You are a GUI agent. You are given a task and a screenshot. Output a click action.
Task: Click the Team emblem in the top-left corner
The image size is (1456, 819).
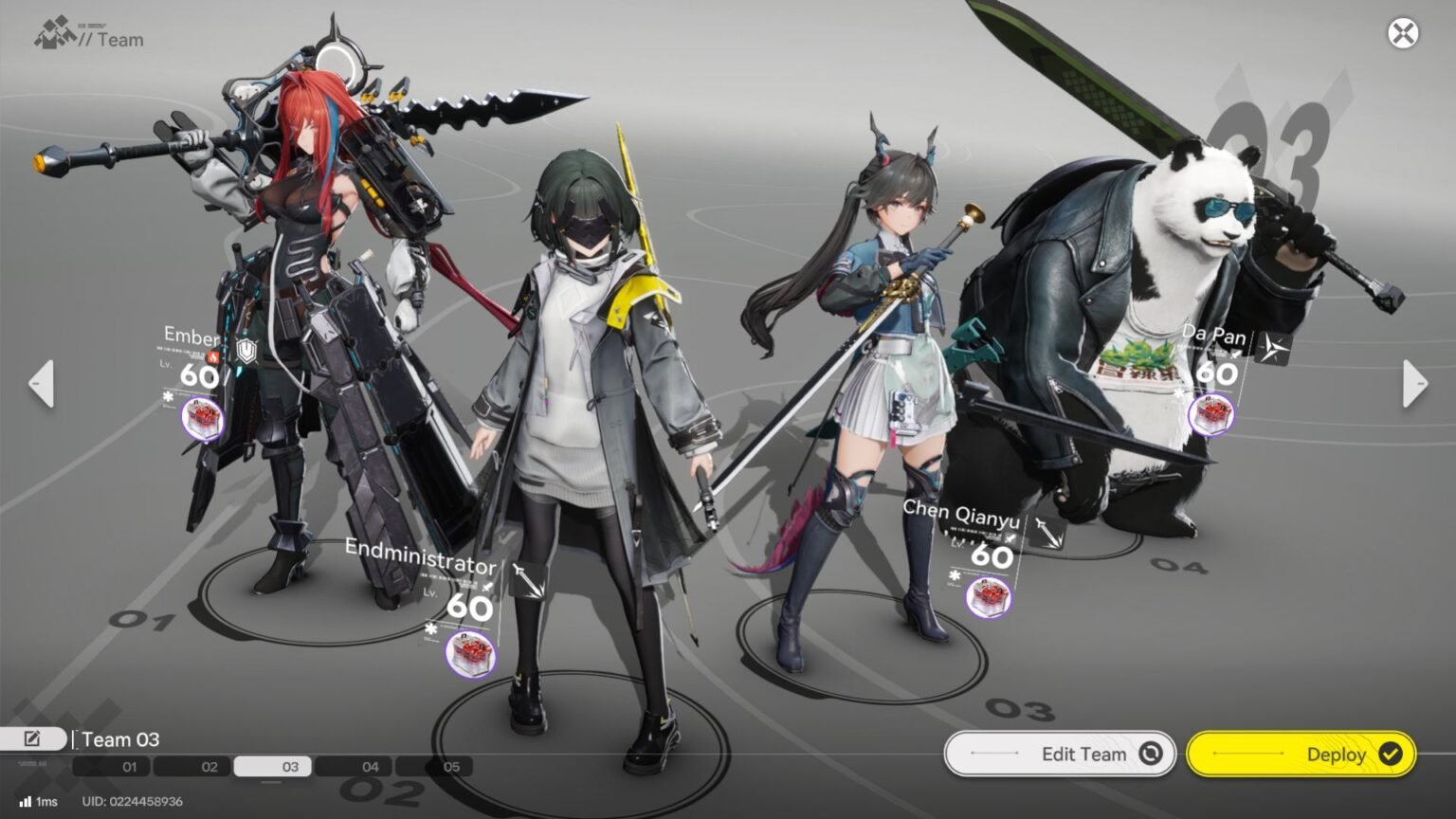54,33
